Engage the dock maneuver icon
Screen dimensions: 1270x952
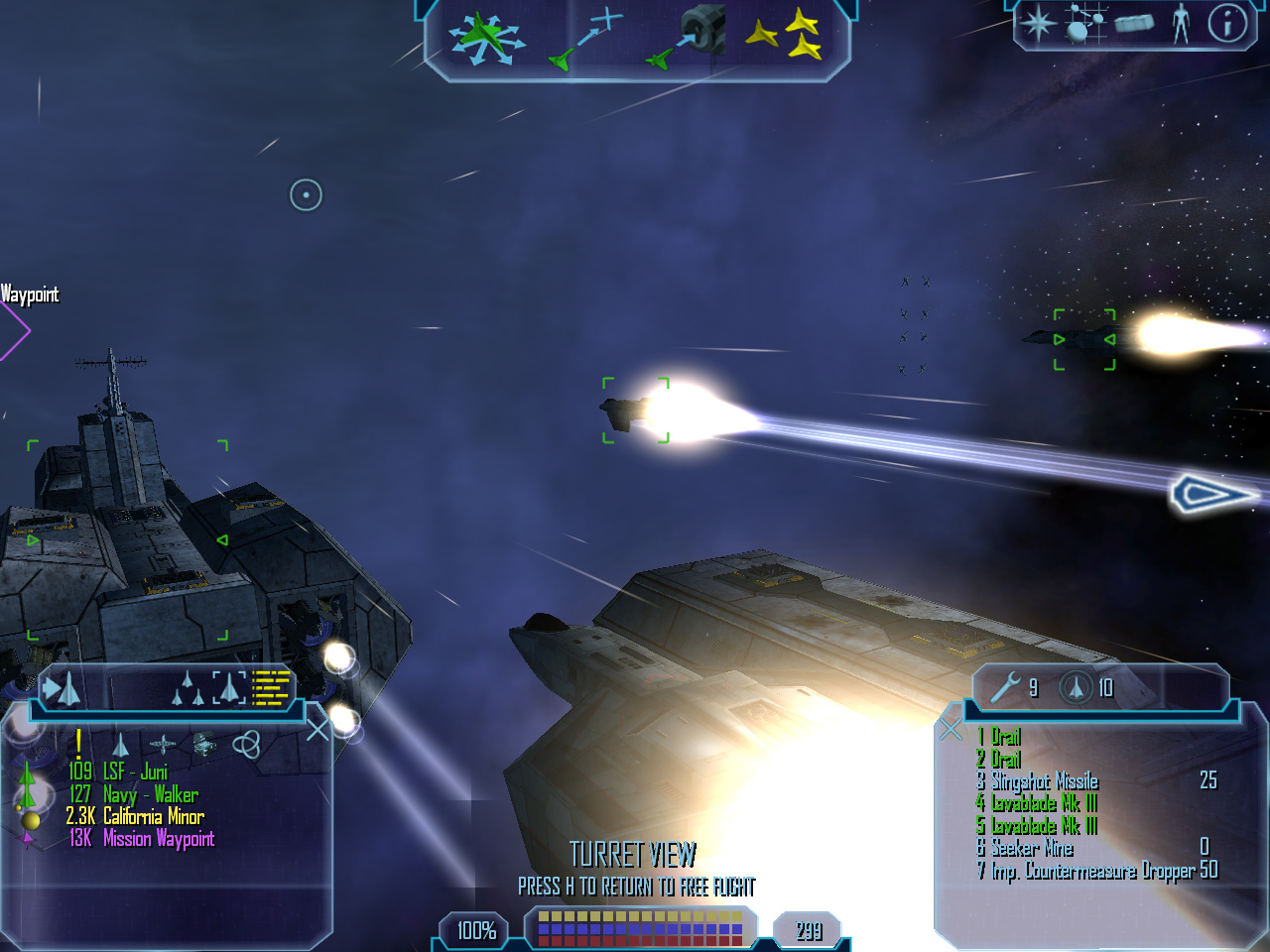point(689,40)
